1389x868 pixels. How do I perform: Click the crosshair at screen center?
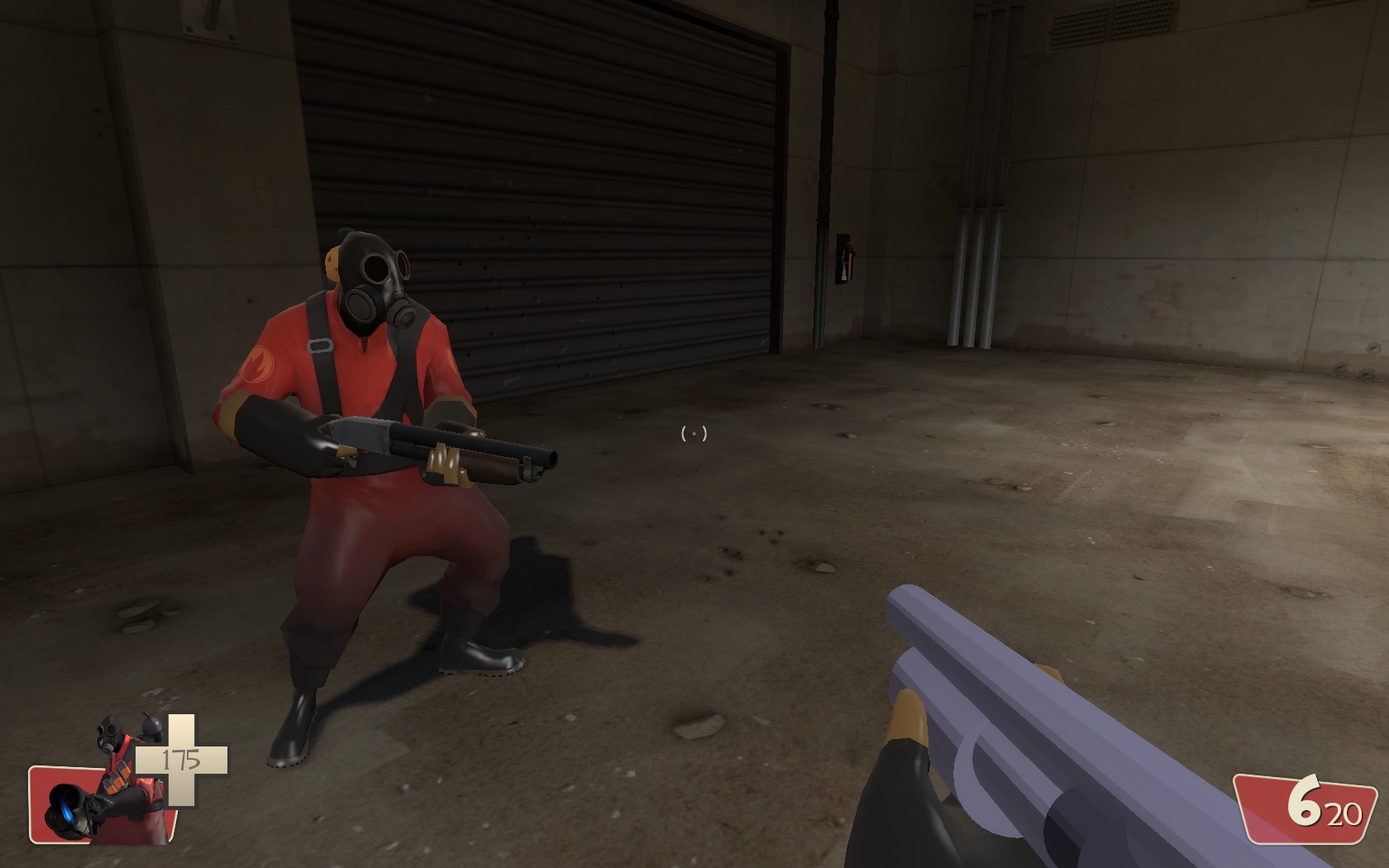[x=694, y=433]
